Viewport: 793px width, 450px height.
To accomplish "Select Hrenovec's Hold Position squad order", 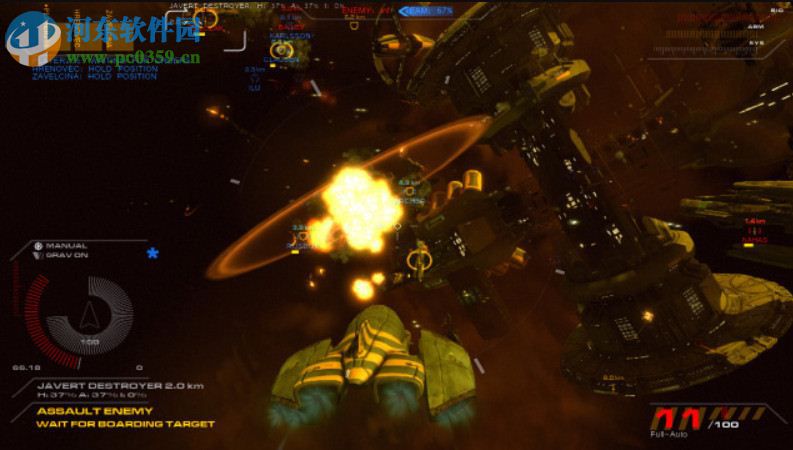I will pyautogui.click(x=94, y=68).
